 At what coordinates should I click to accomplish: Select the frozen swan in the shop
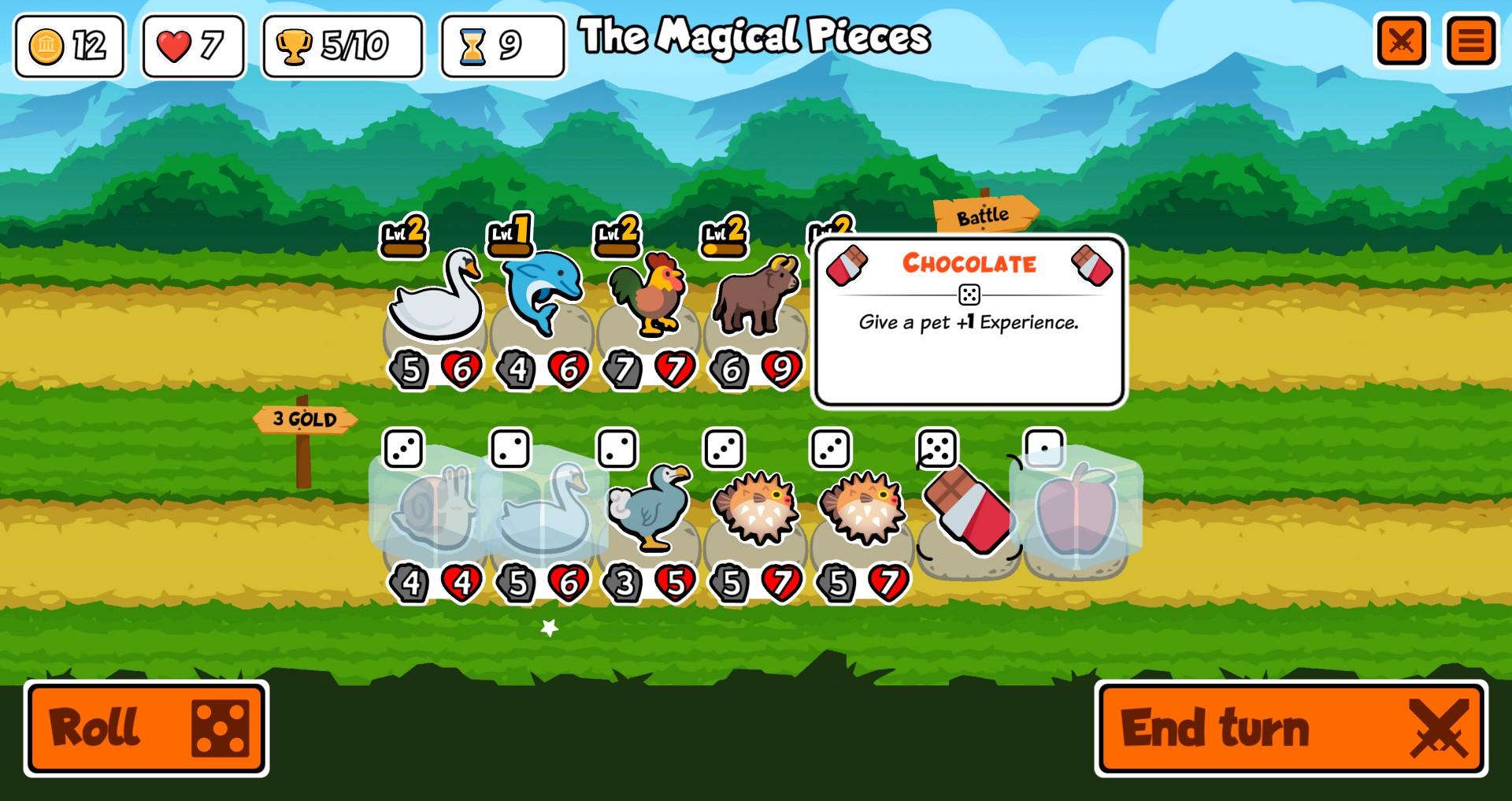pyautogui.click(x=543, y=508)
